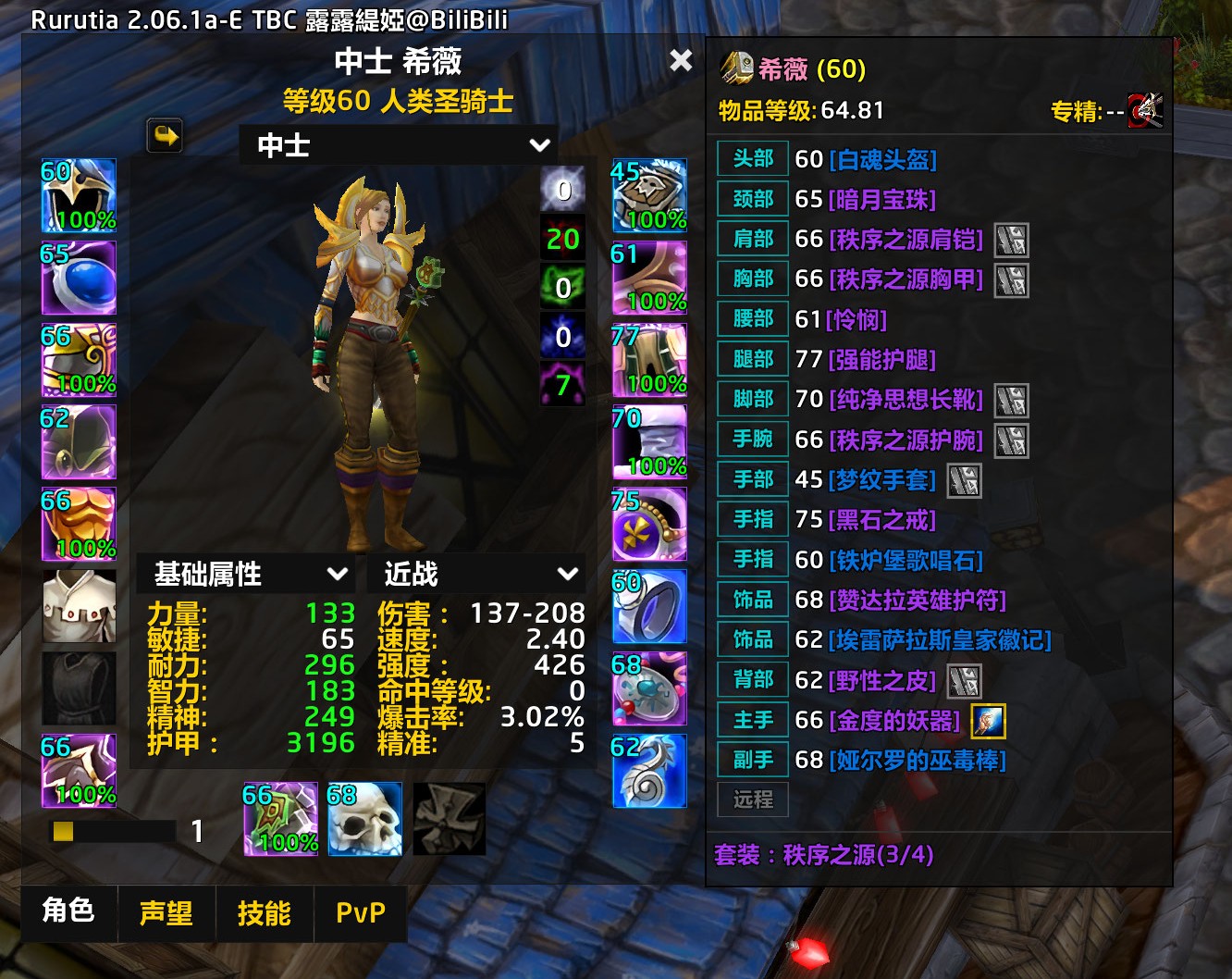Open the PvP tab
This screenshot has height=979, width=1232.
[361, 913]
